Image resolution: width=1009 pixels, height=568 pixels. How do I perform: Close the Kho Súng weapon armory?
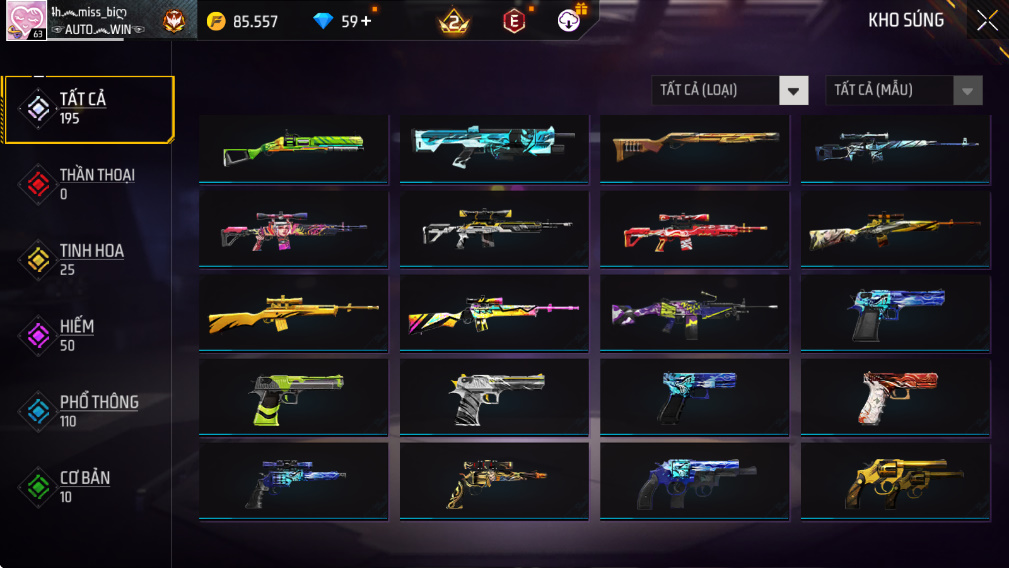pos(987,21)
